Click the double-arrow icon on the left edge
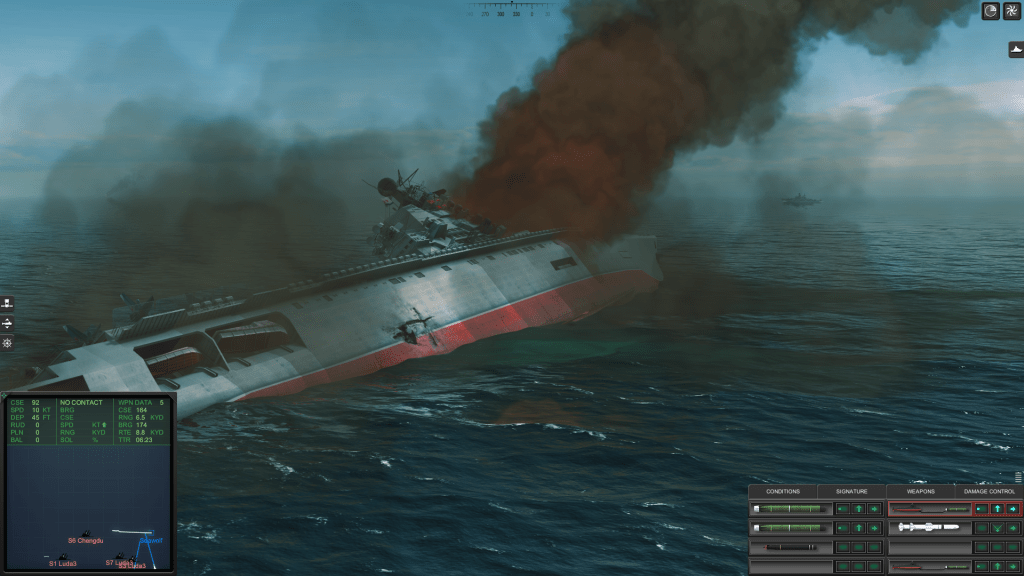This screenshot has width=1024, height=576. (x=7, y=324)
